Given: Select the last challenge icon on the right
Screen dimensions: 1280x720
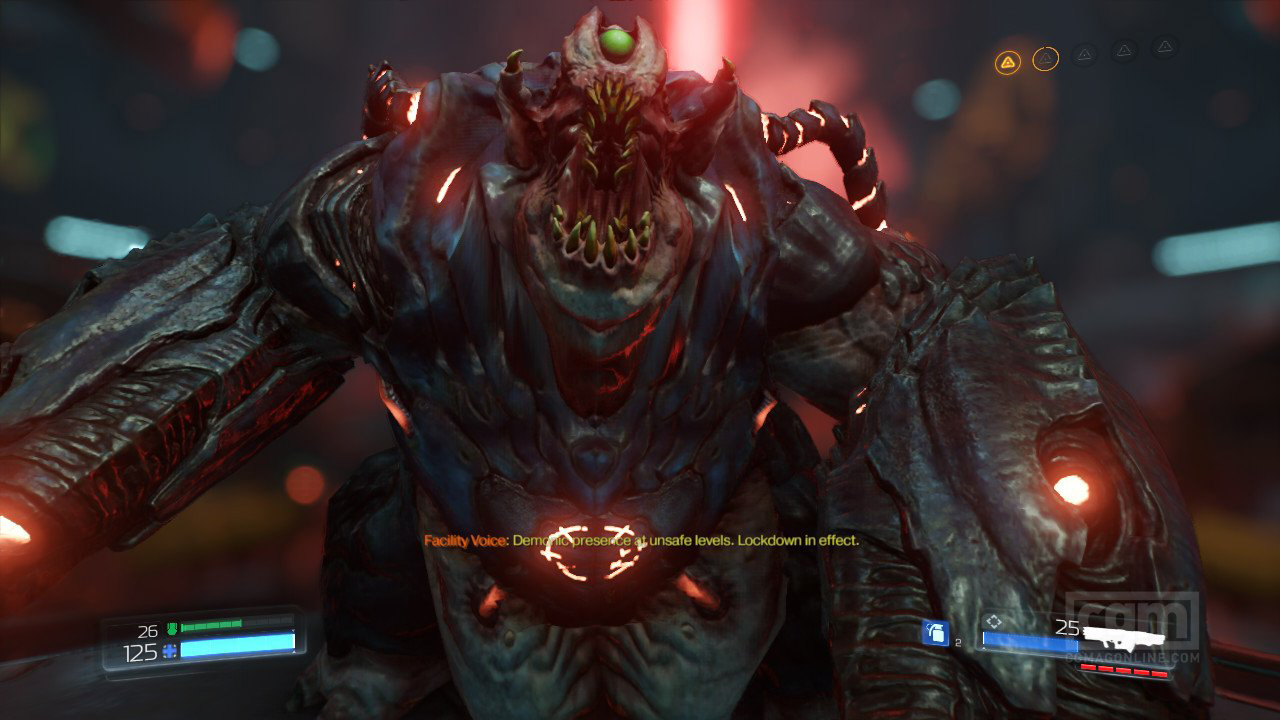Looking at the screenshot, I should 1164,48.
